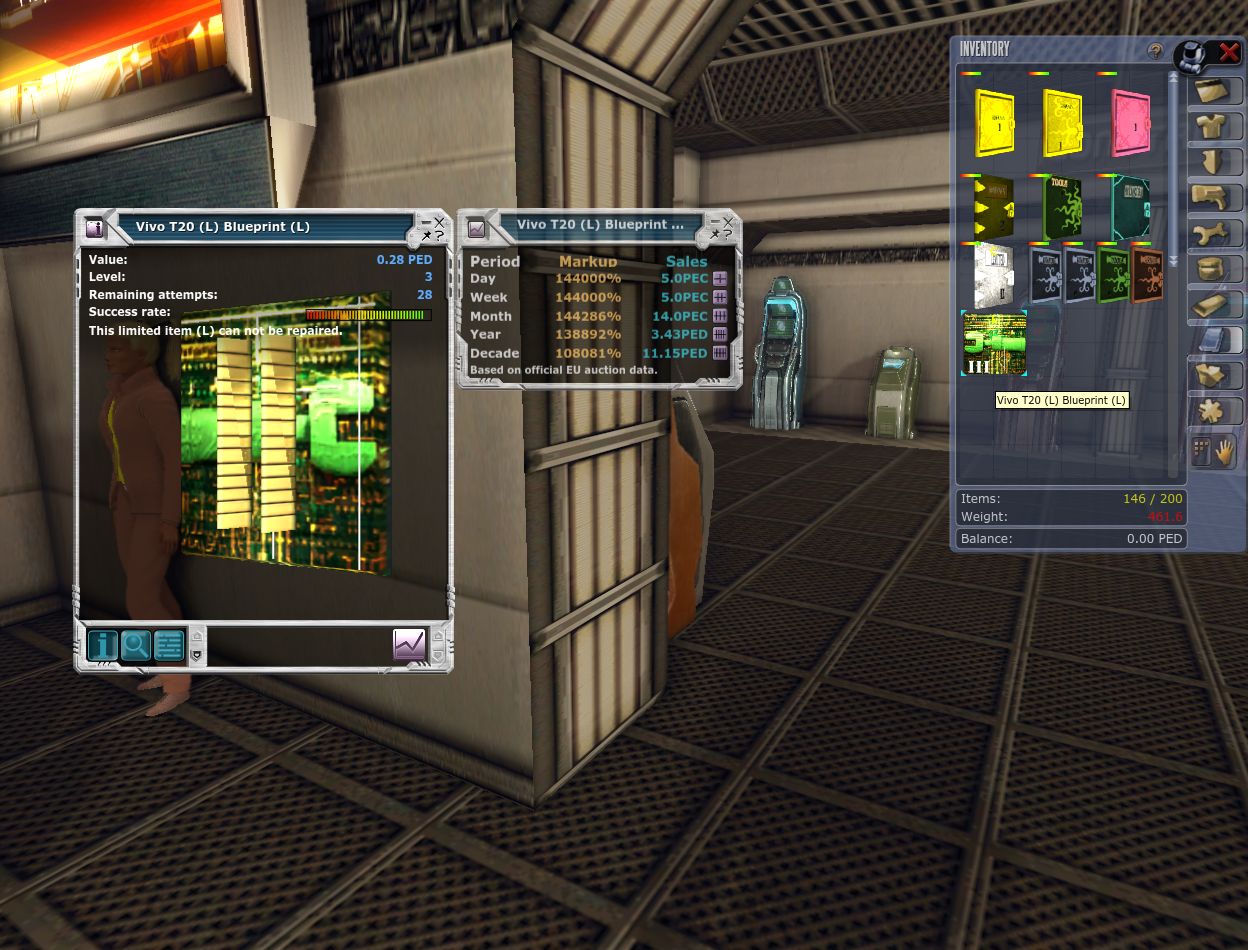Select the orange blueprint book

tap(1147, 274)
